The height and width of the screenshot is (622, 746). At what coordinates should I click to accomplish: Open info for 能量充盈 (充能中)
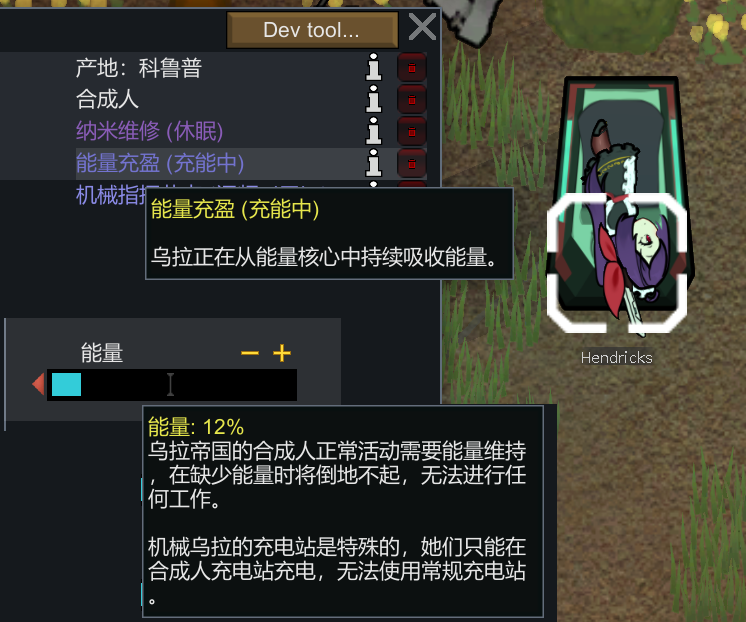pyautogui.click(x=375, y=162)
